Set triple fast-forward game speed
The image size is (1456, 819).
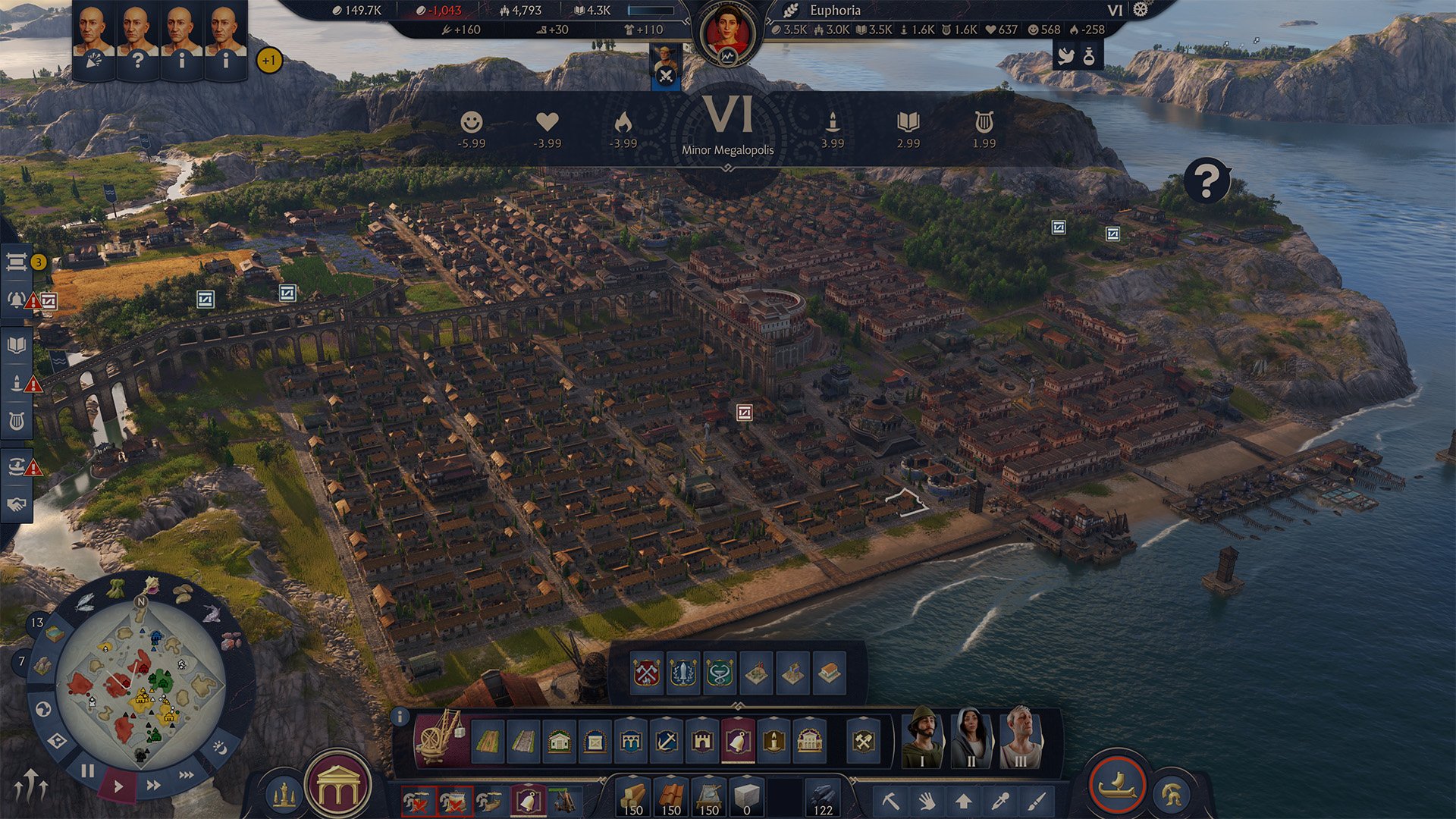pyautogui.click(x=186, y=775)
